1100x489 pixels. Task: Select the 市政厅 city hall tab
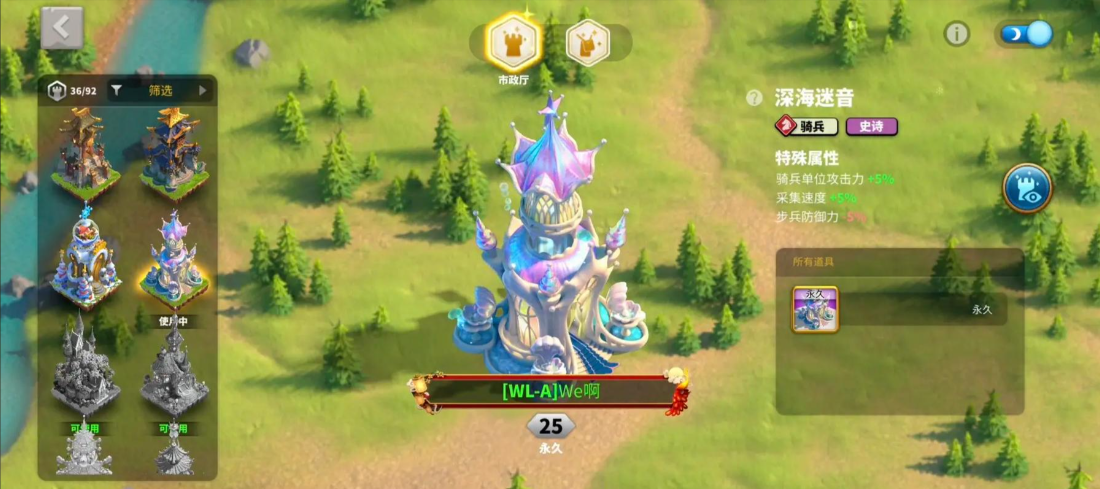pyautogui.click(x=514, y=43)
